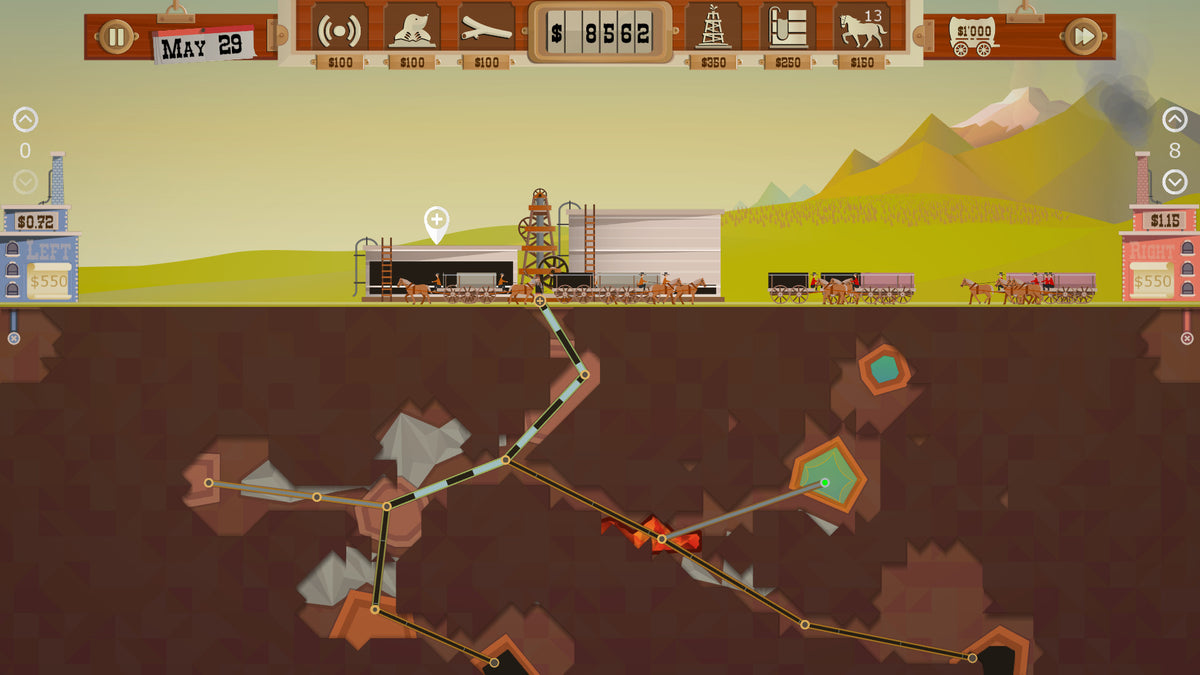The width and height of the screenshot is (1200, 675).
Task: Pause the game
Action: 117,37
